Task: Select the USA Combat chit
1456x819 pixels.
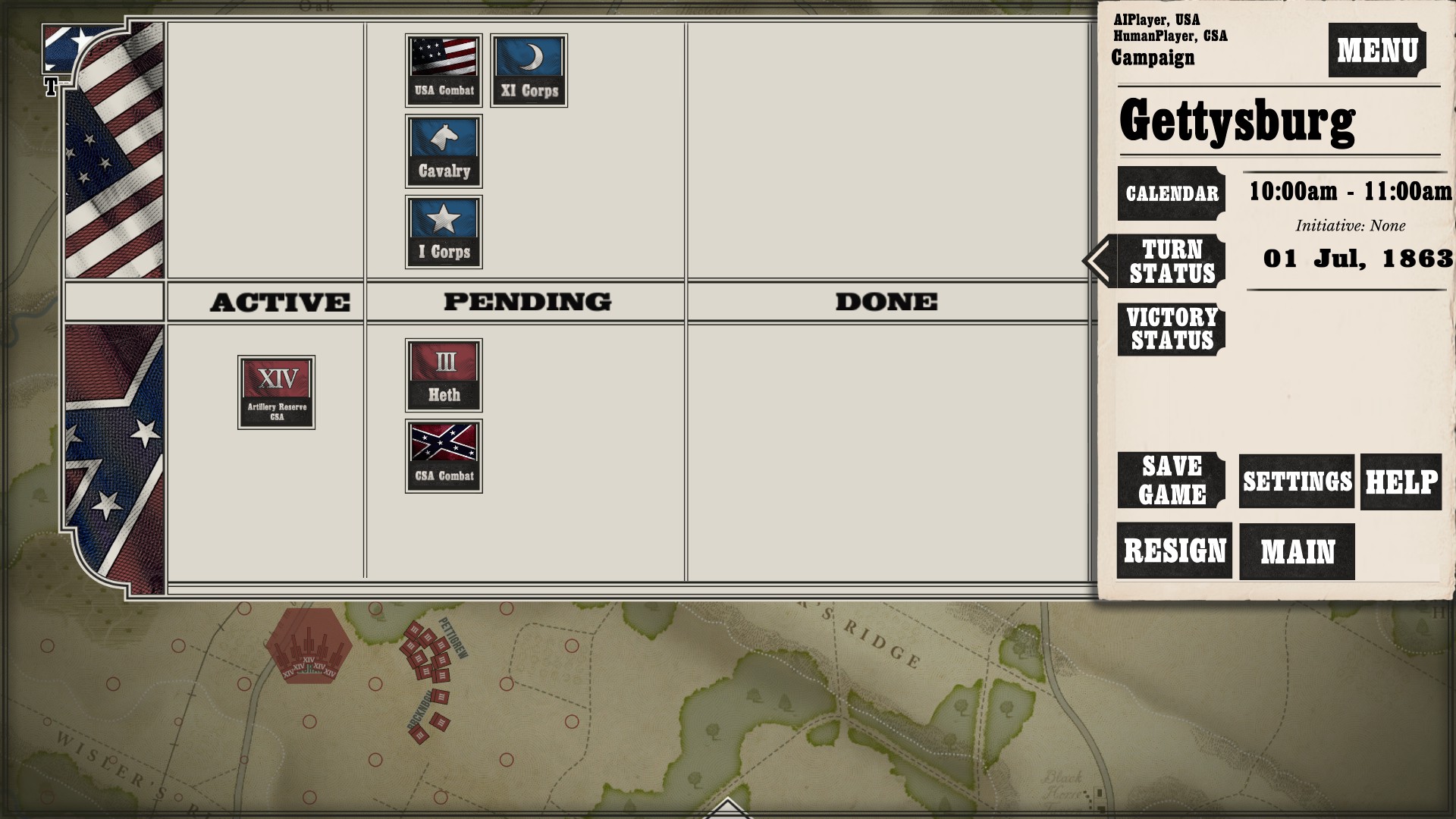Action: coord(444,71)
